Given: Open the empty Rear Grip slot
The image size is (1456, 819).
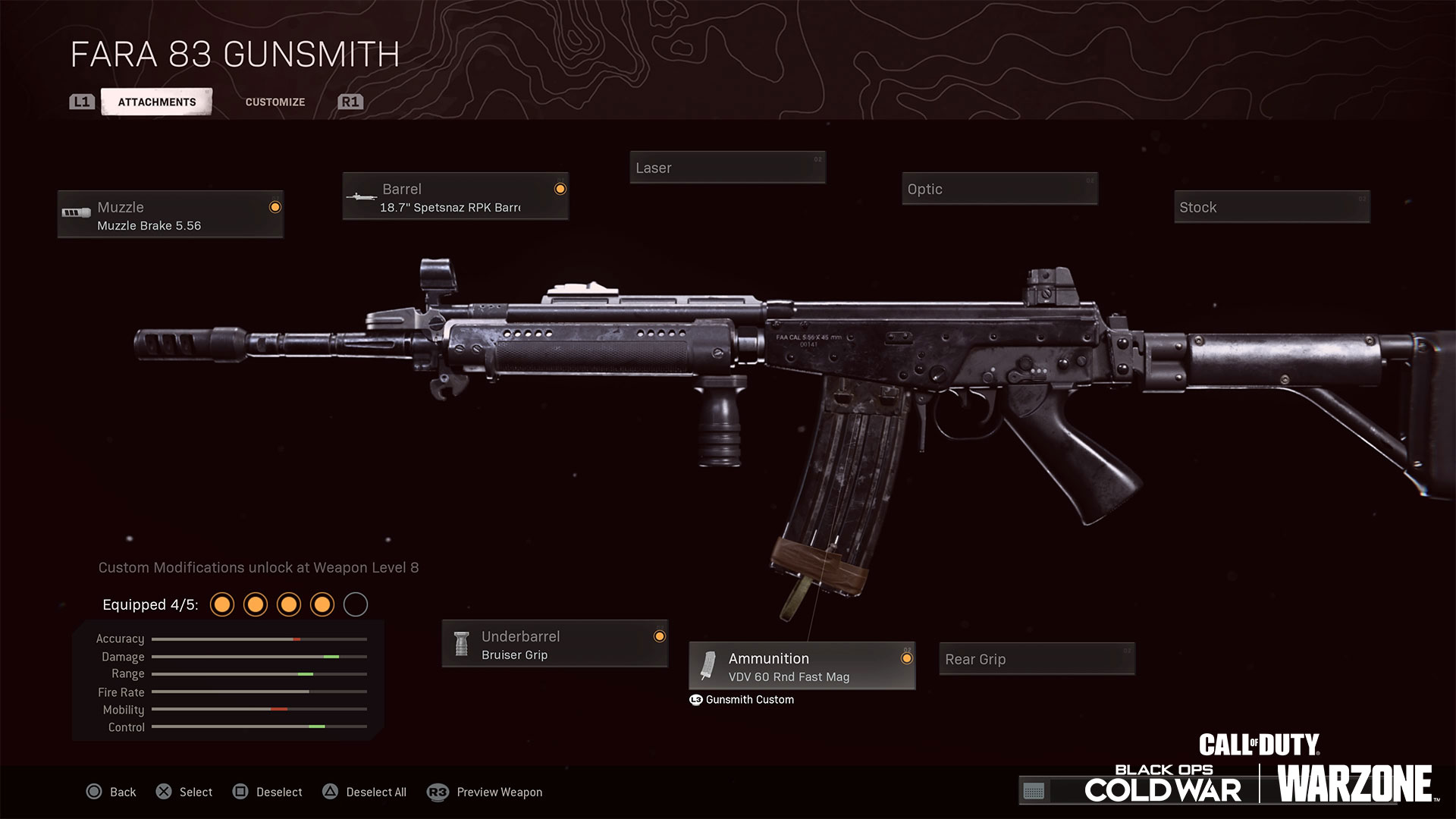Looking at the screenshot, I should [x=1037, y=659].
